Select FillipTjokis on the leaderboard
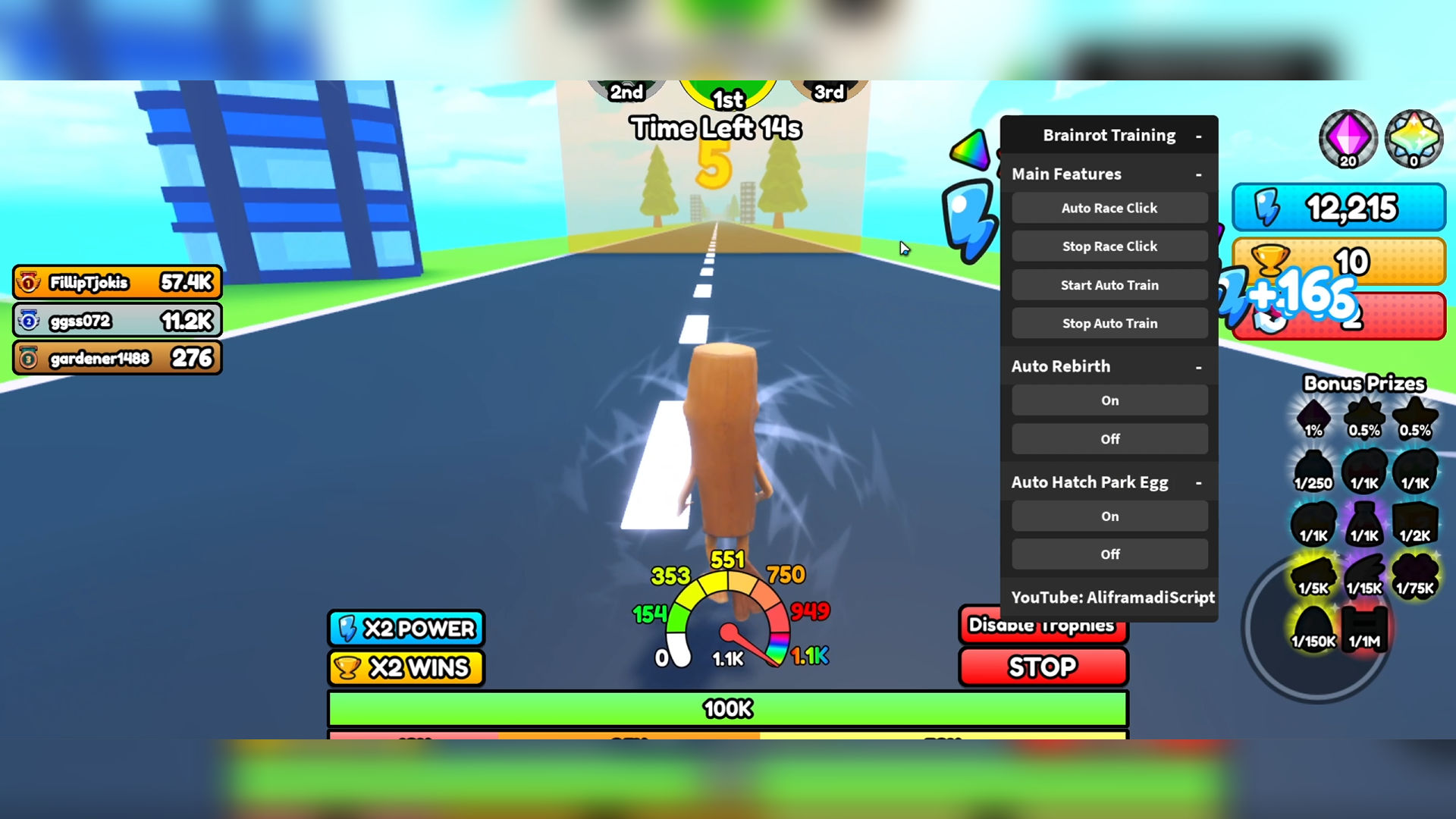This screenshot has height=819, width=1456. tap(118, 283)
